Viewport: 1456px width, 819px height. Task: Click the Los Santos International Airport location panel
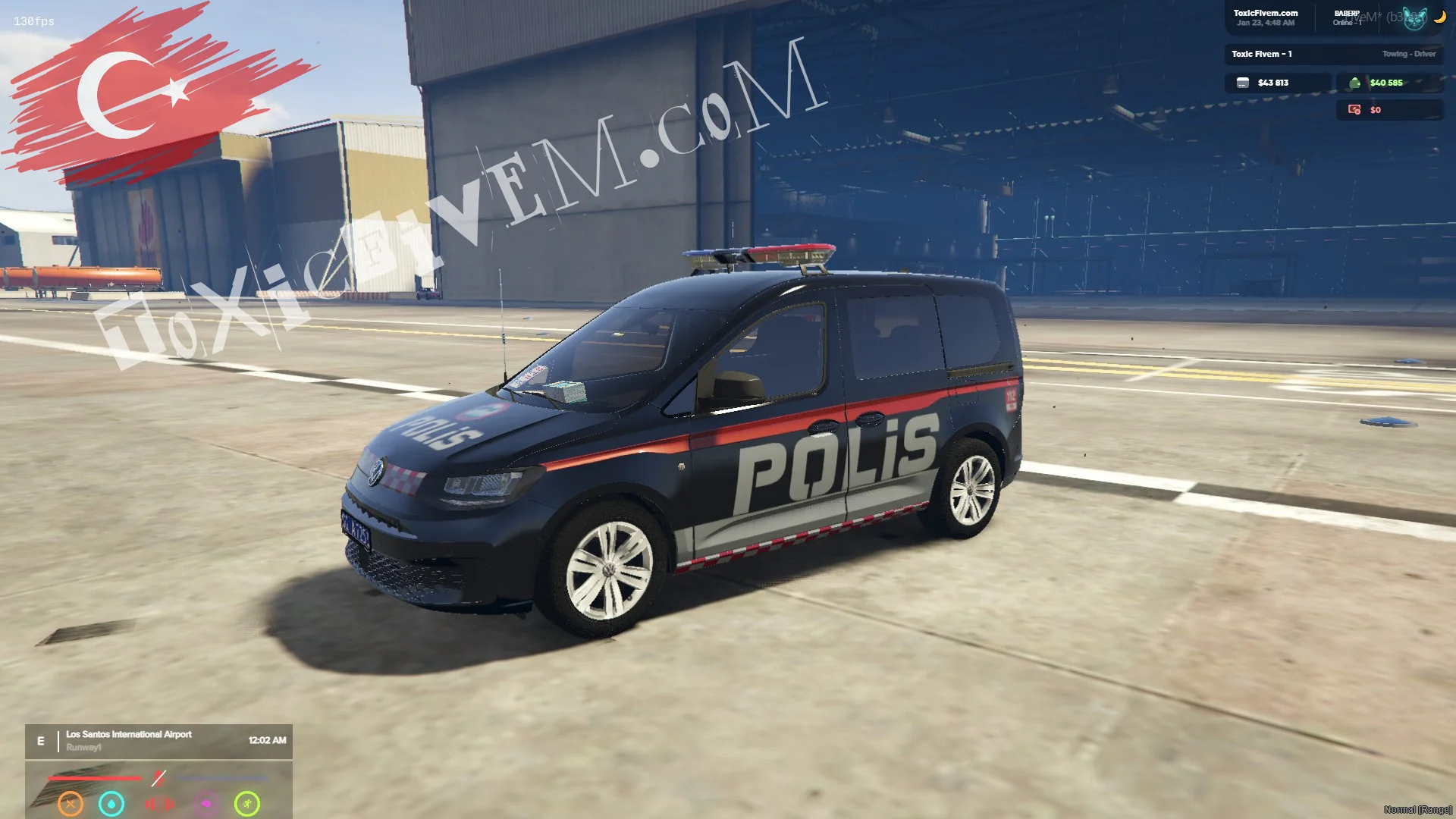[x=158, y=741]
